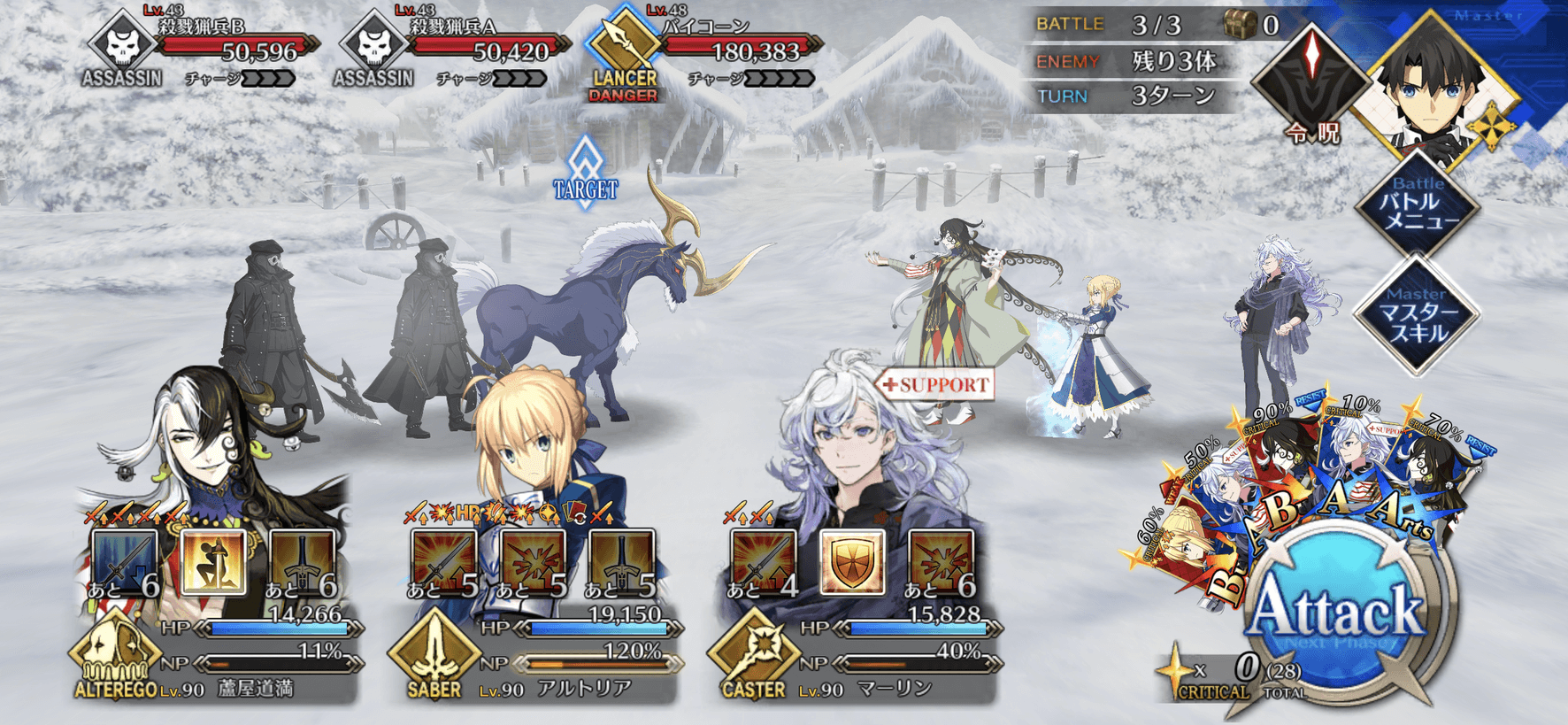Open Merlin's Caster class status
Viewport: 1568px width, 725px height.
point(754,657)
